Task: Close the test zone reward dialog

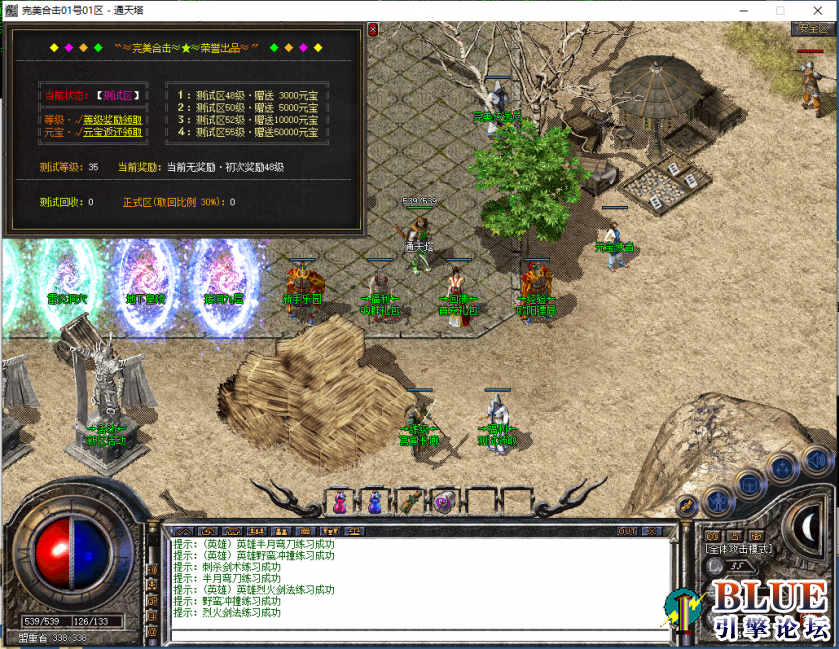Action: pos(373,30)
